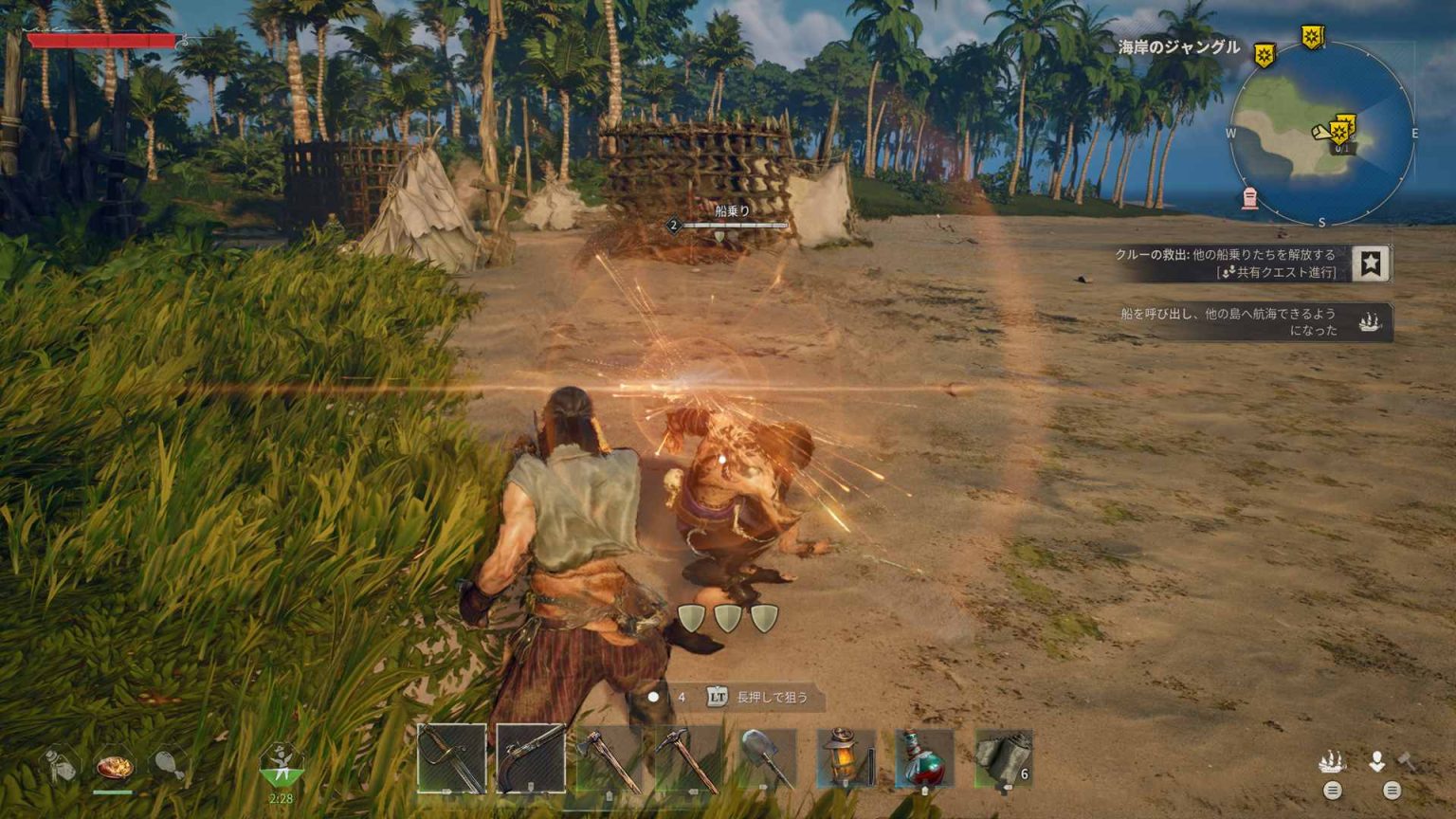
Task: Open the ship menu icon
Action: tap(1332, 761)
